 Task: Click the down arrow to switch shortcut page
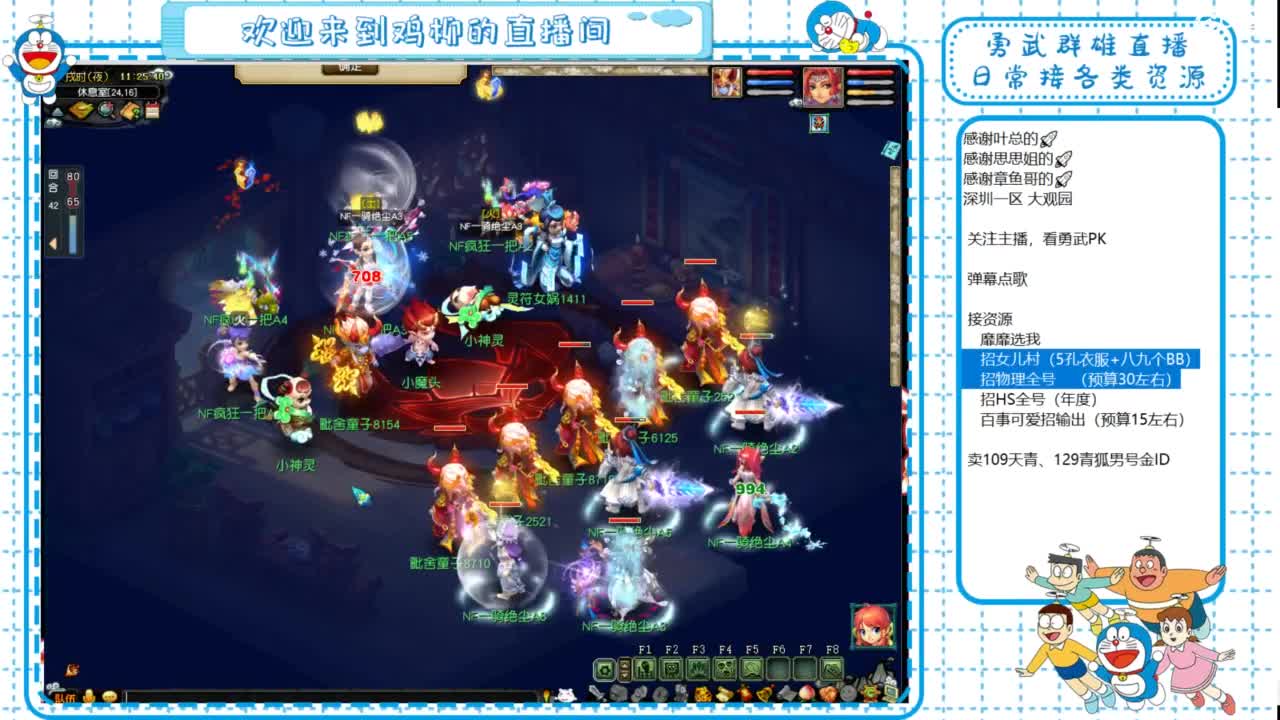(624, 674)
